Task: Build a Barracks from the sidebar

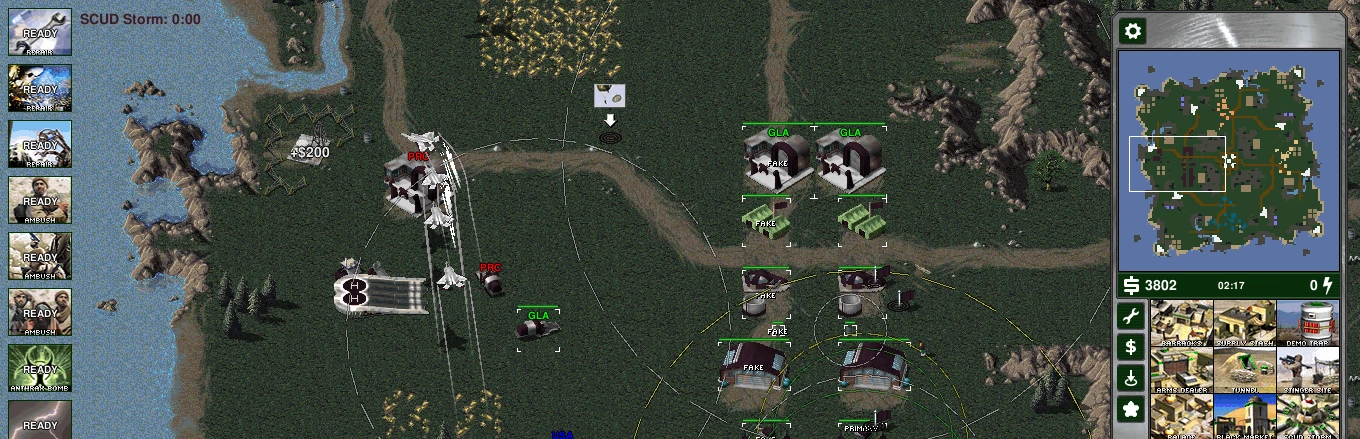Action: pos(1182,323)
